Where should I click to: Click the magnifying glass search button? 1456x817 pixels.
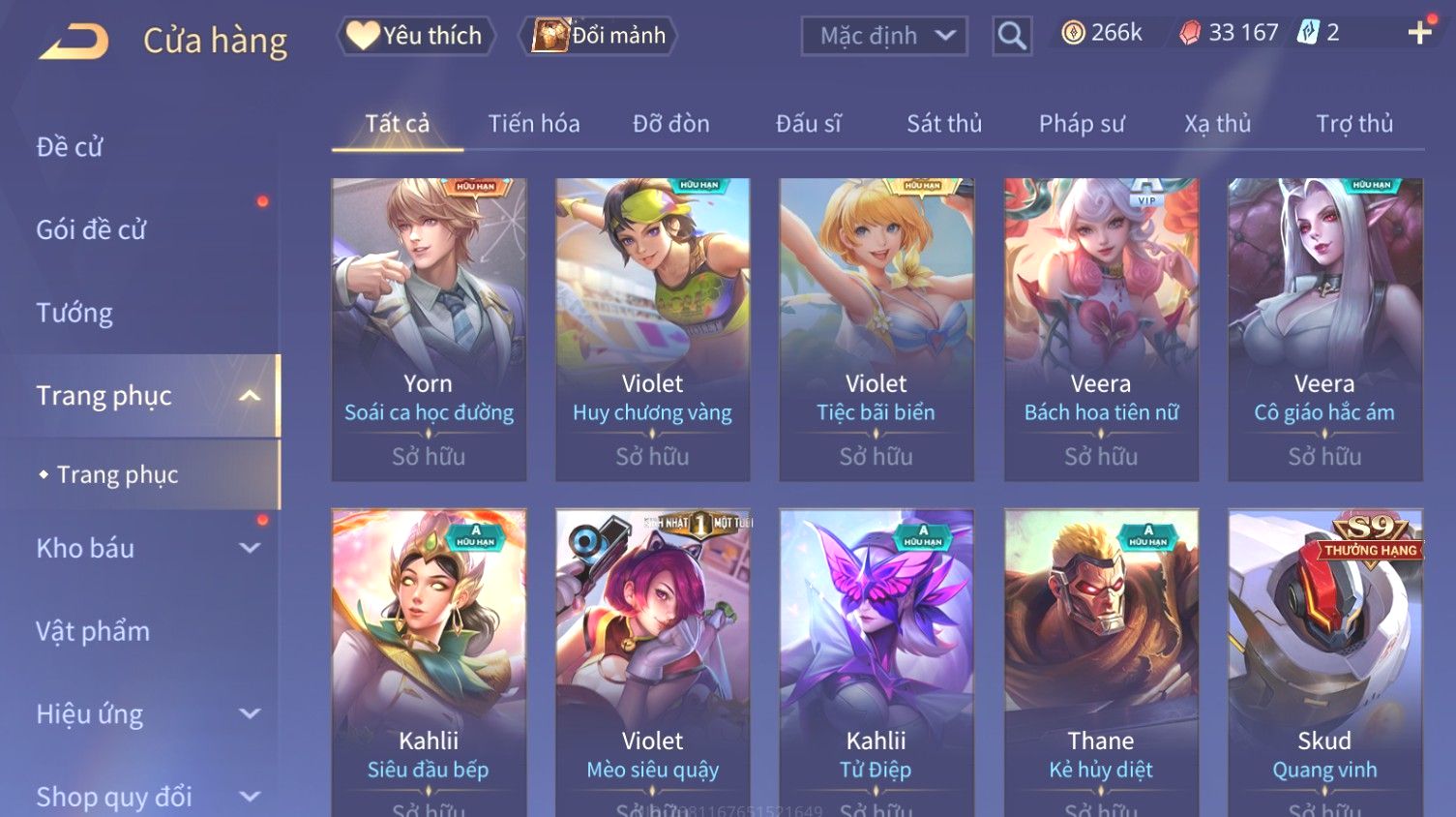[1012, 36]
